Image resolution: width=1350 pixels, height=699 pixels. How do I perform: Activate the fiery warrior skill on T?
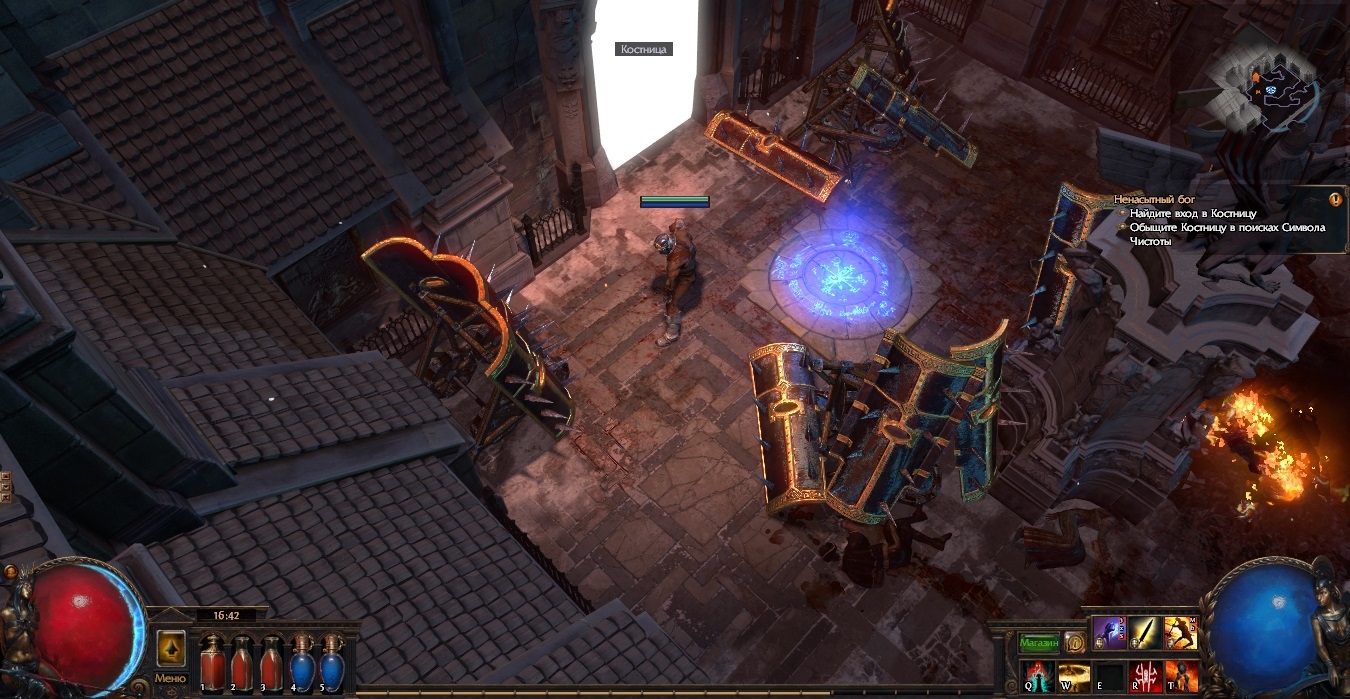[x=1181, y=676]
